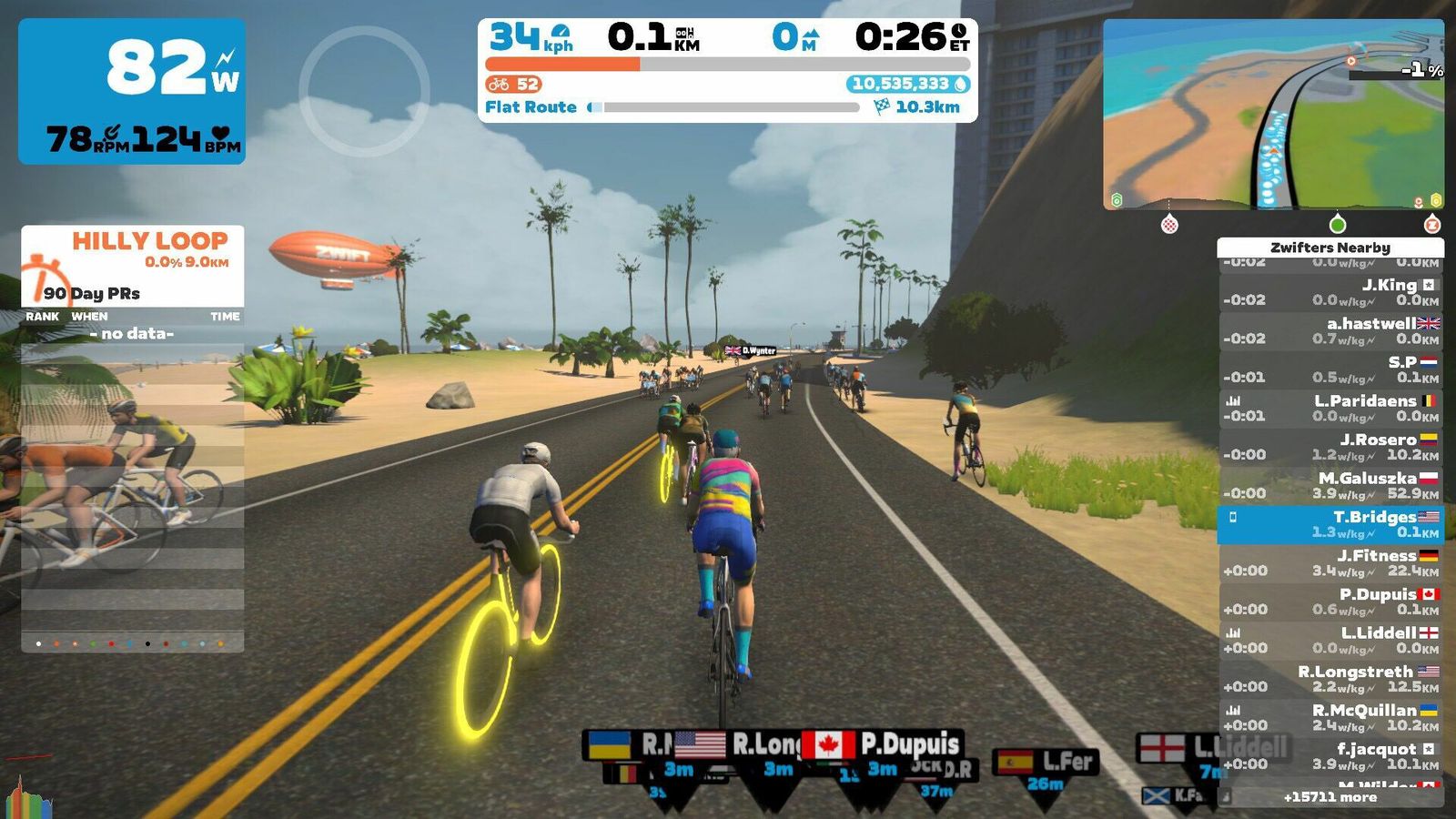Choose J.Fitness in the rider list
The height and width of the screenshot is (819, 1456).
click(1330, 562)
